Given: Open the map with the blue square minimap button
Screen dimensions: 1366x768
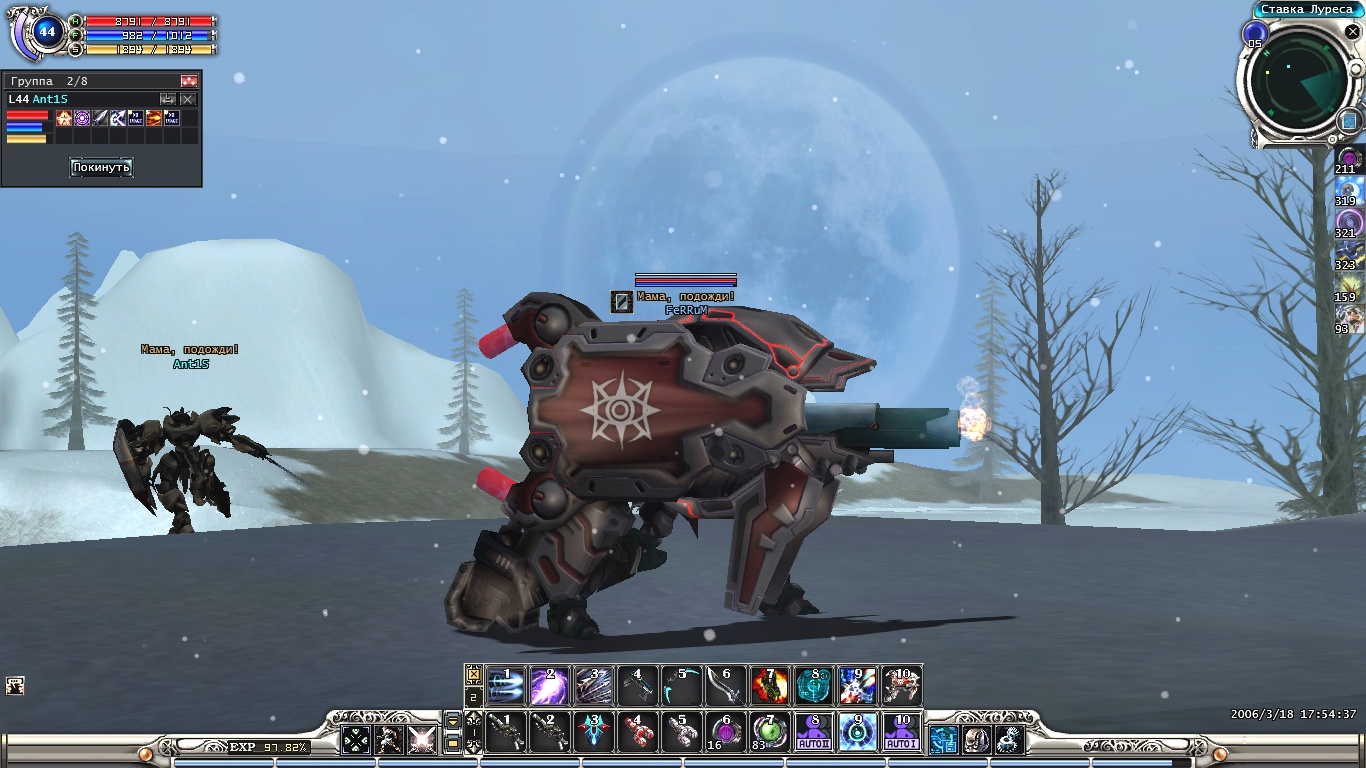Looking at the screenshot, I should pyautogui.click(x=1347, y=122).
